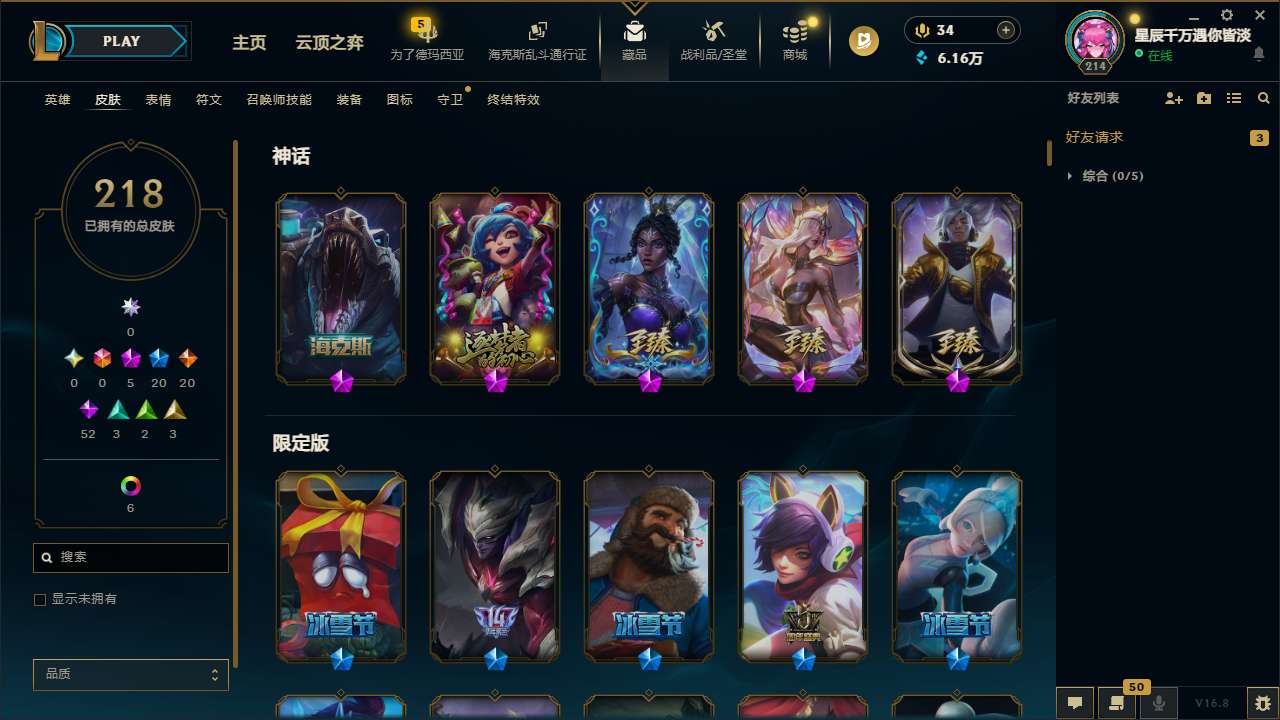Click the friend list search icon
This screenshot has height=720, width=1280.
coord(1264,98)
